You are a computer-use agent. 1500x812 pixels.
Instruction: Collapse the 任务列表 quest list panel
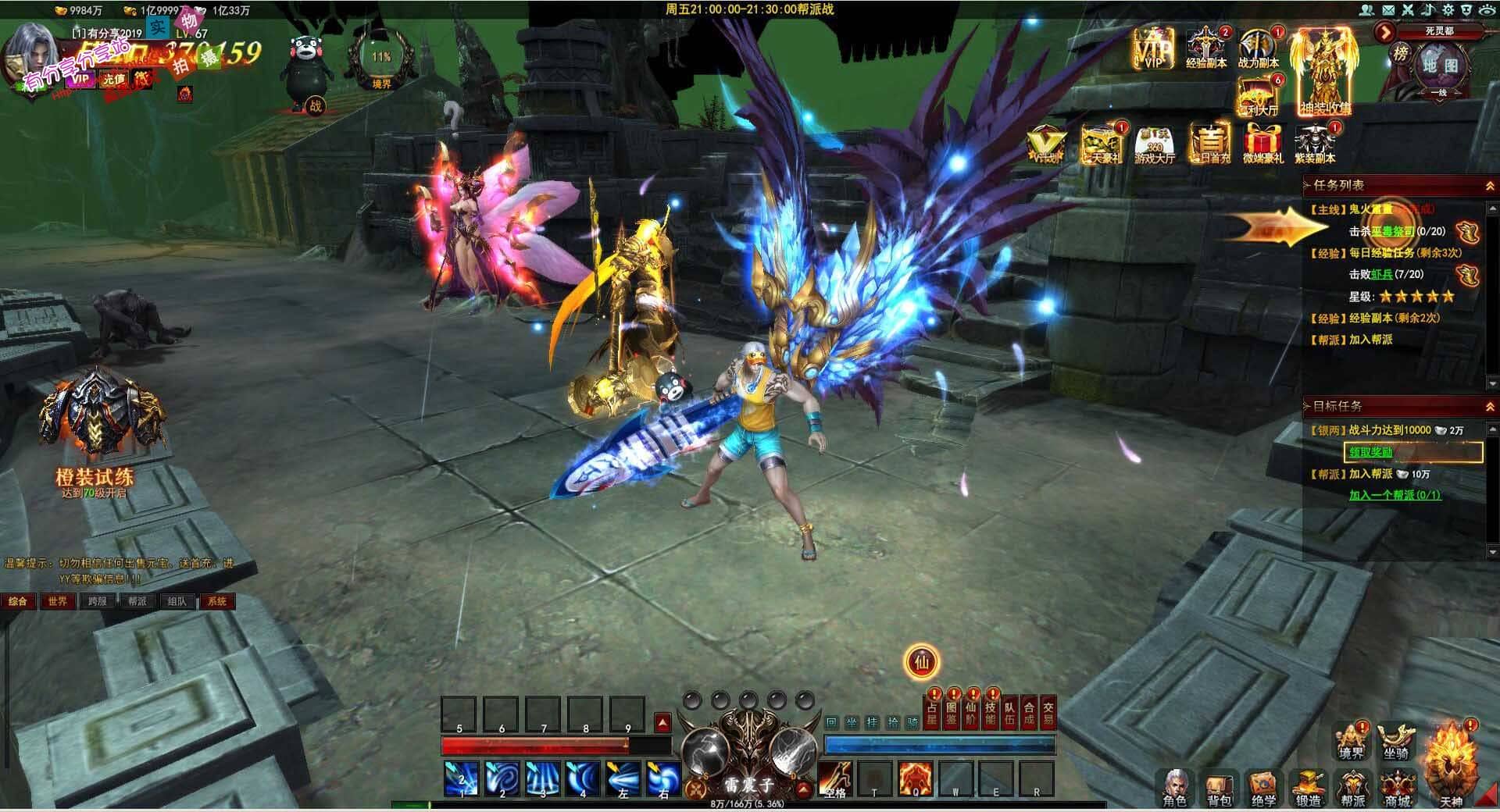pyautogui.click(x=1489, y=186)
